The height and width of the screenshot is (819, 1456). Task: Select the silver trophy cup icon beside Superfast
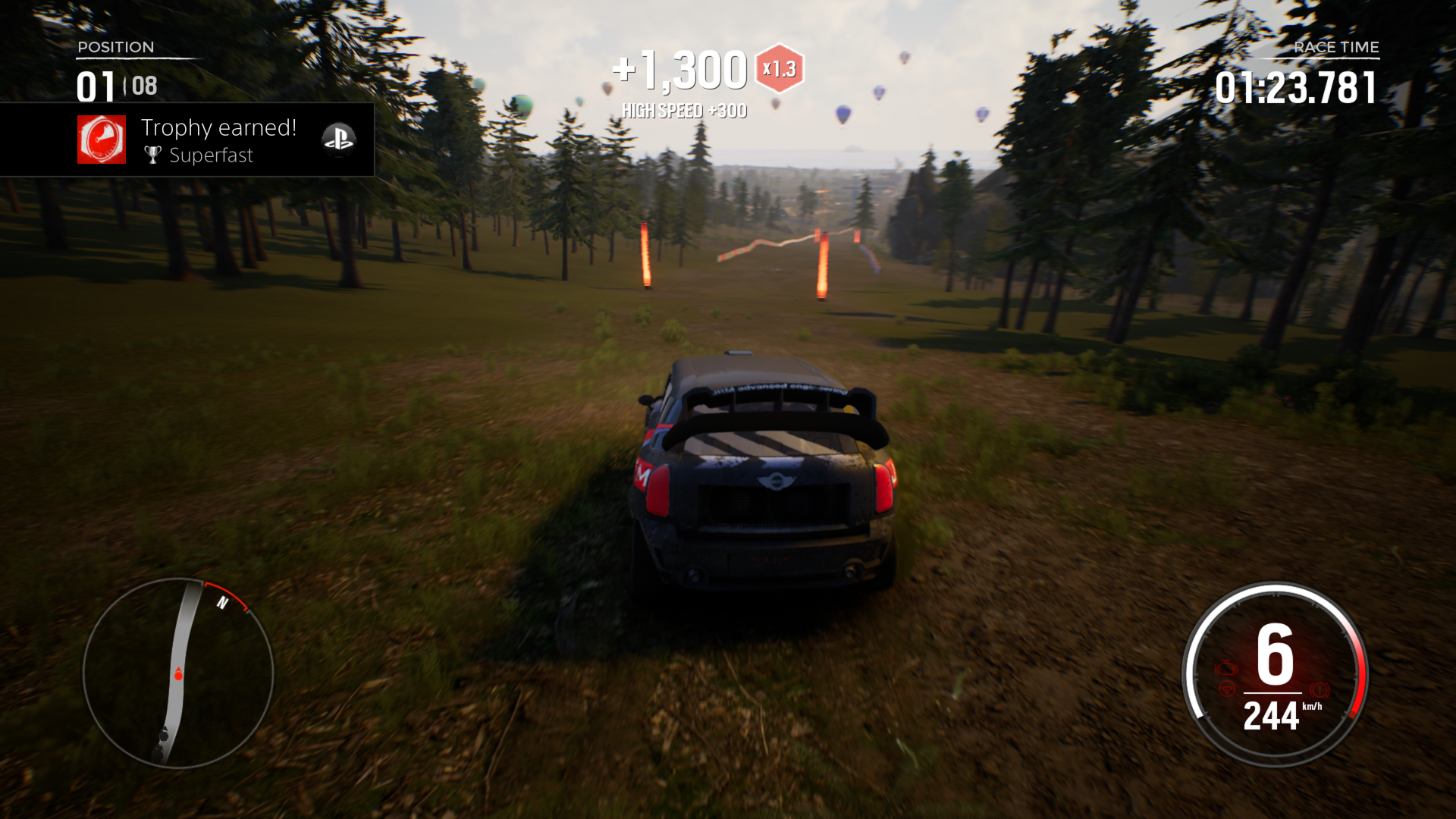(152, 155)
